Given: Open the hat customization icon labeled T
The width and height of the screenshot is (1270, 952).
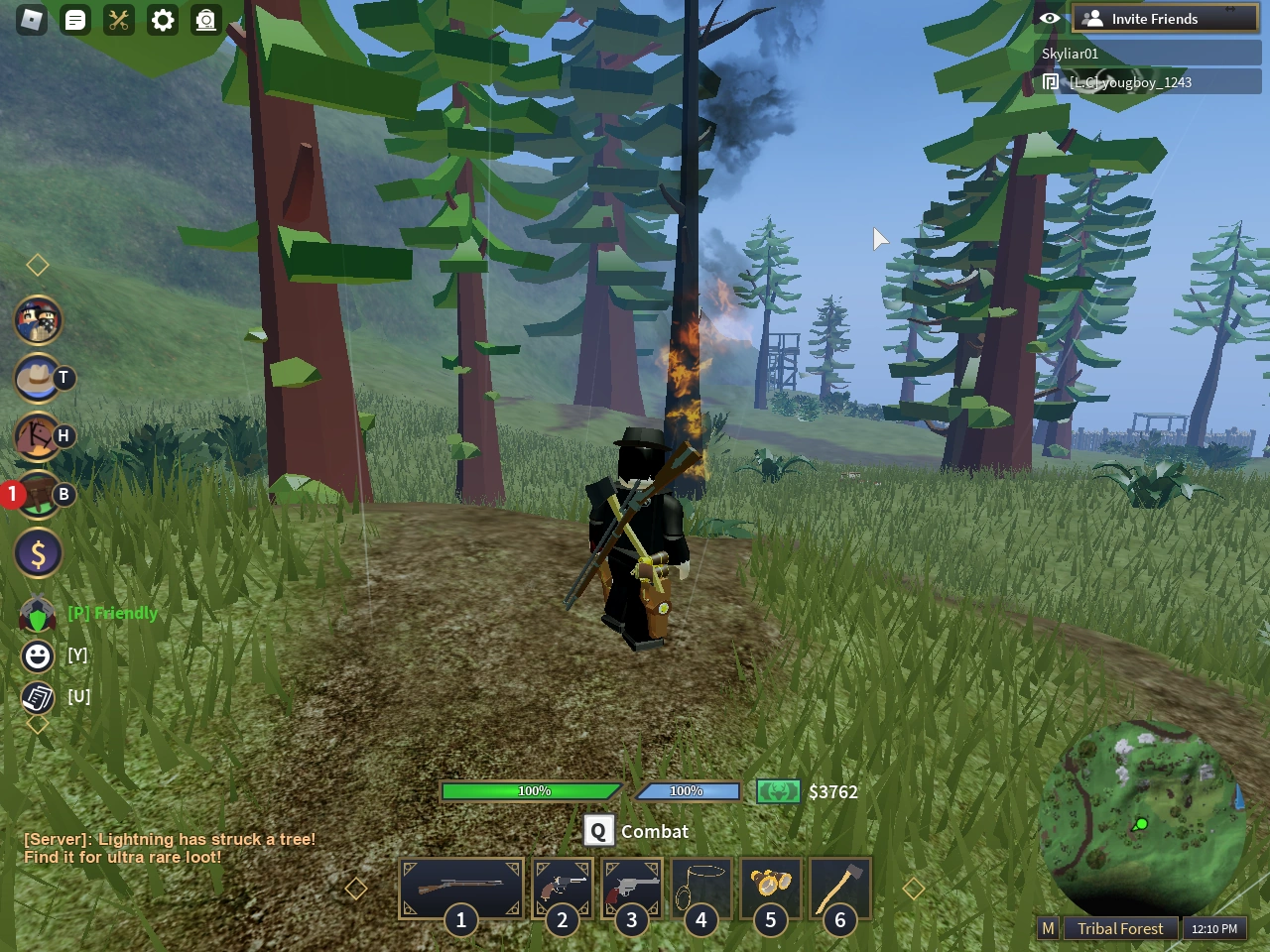Looking at the screenshot, I should click(38, 379).
